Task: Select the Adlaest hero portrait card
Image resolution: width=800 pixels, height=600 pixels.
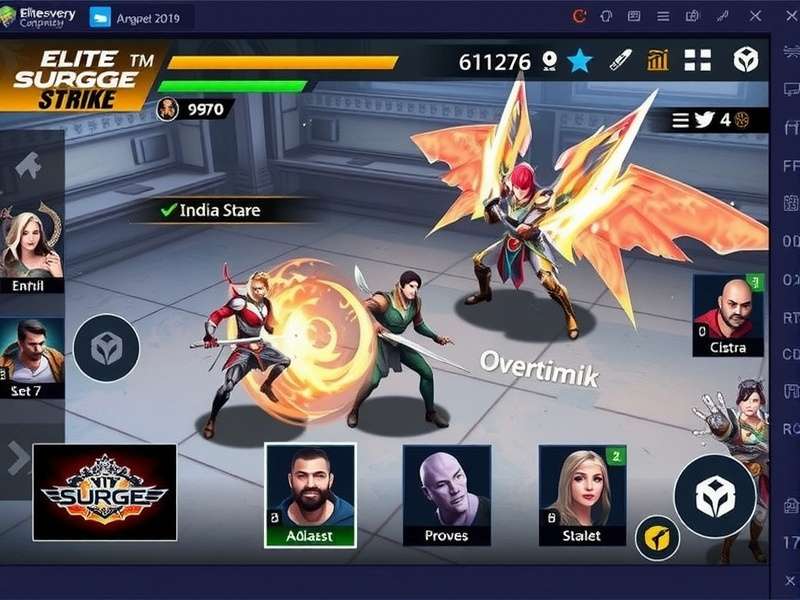Action: (309, 495)
